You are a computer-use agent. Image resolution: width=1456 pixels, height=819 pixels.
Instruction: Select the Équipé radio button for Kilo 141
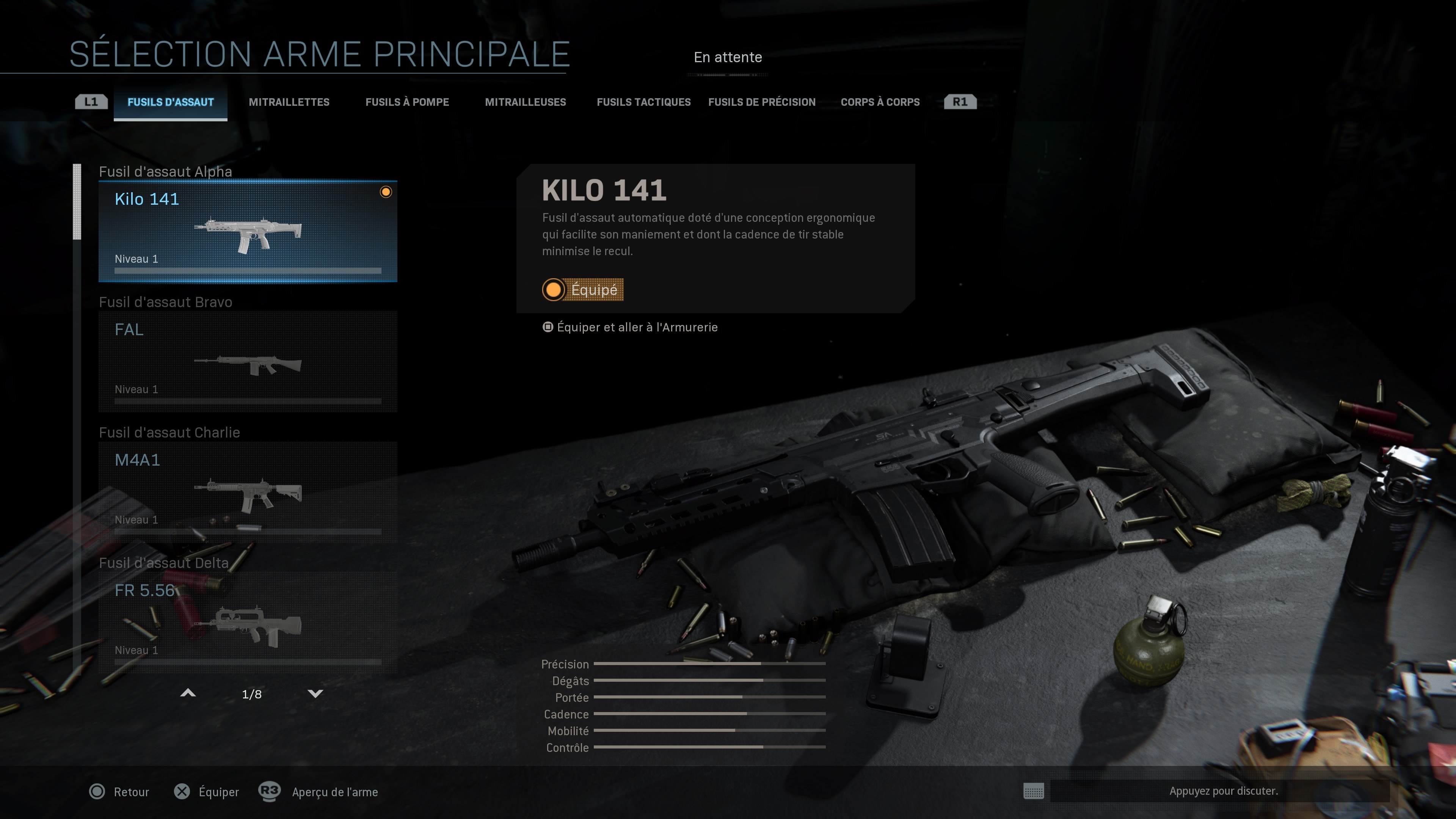pos(553,290)
